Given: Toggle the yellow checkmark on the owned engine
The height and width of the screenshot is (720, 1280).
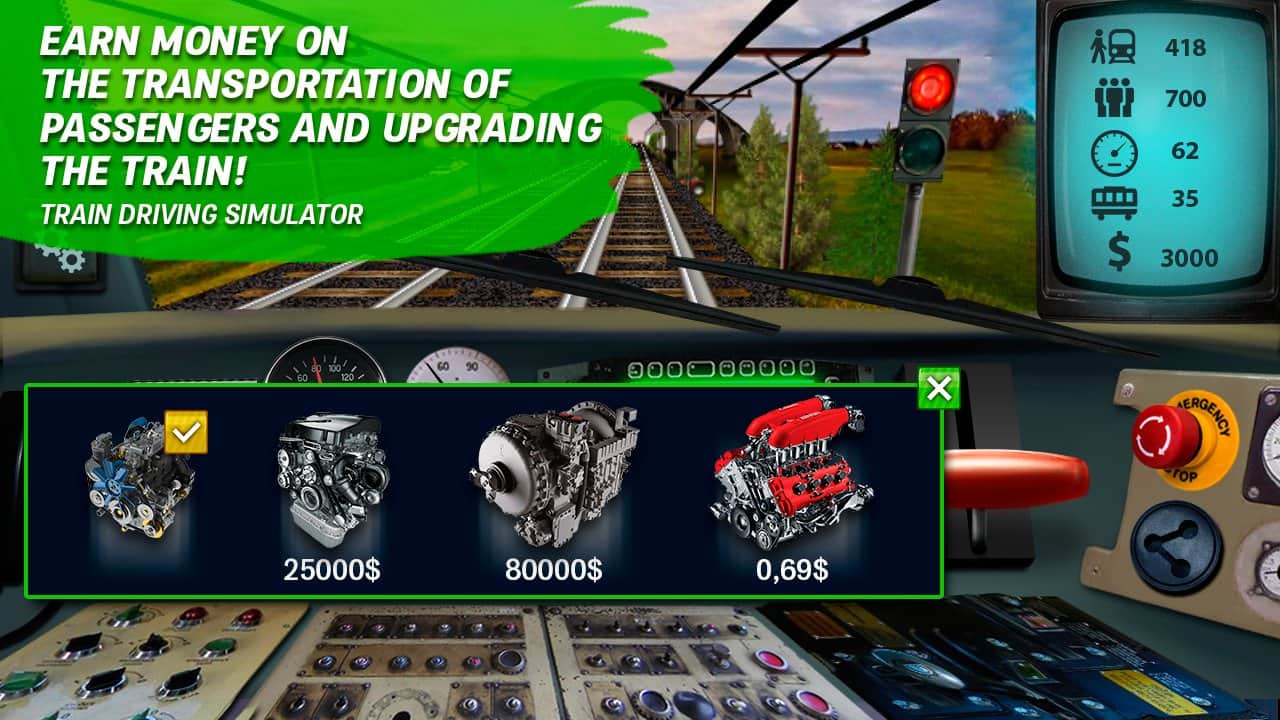Looking at the screenshot, I should (x=185, y=430).
